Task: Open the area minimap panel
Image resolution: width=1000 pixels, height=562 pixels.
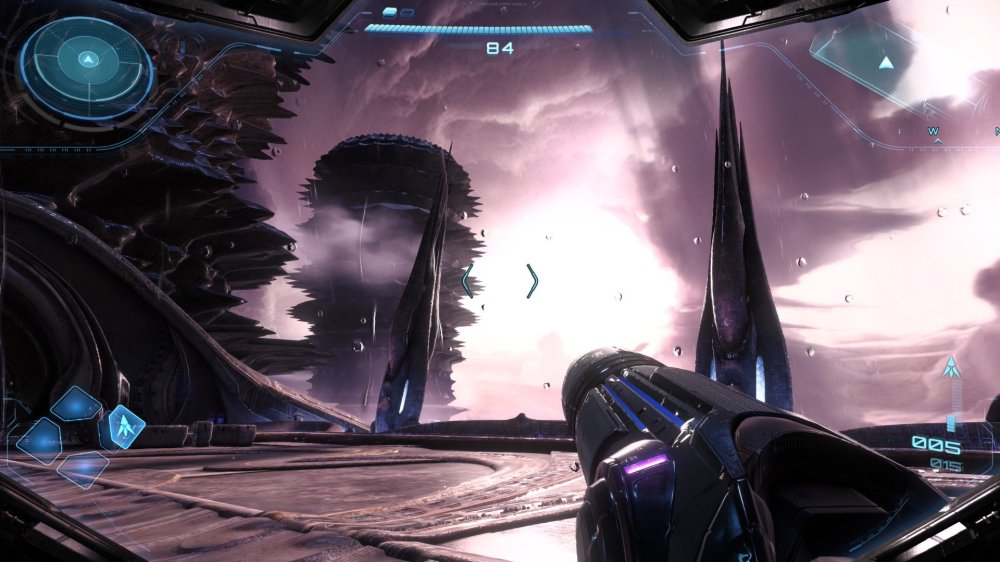Action: [878, 62]
